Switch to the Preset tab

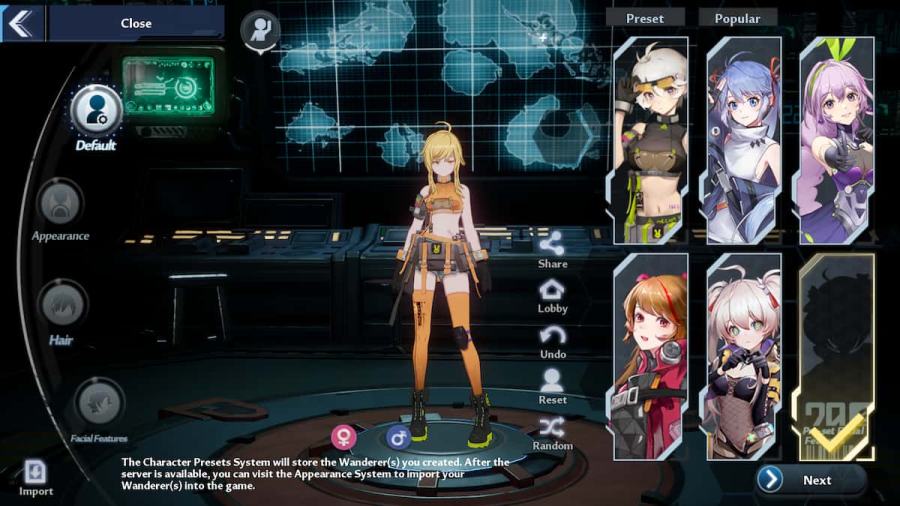pyautogui.click(x=645, y=18)
